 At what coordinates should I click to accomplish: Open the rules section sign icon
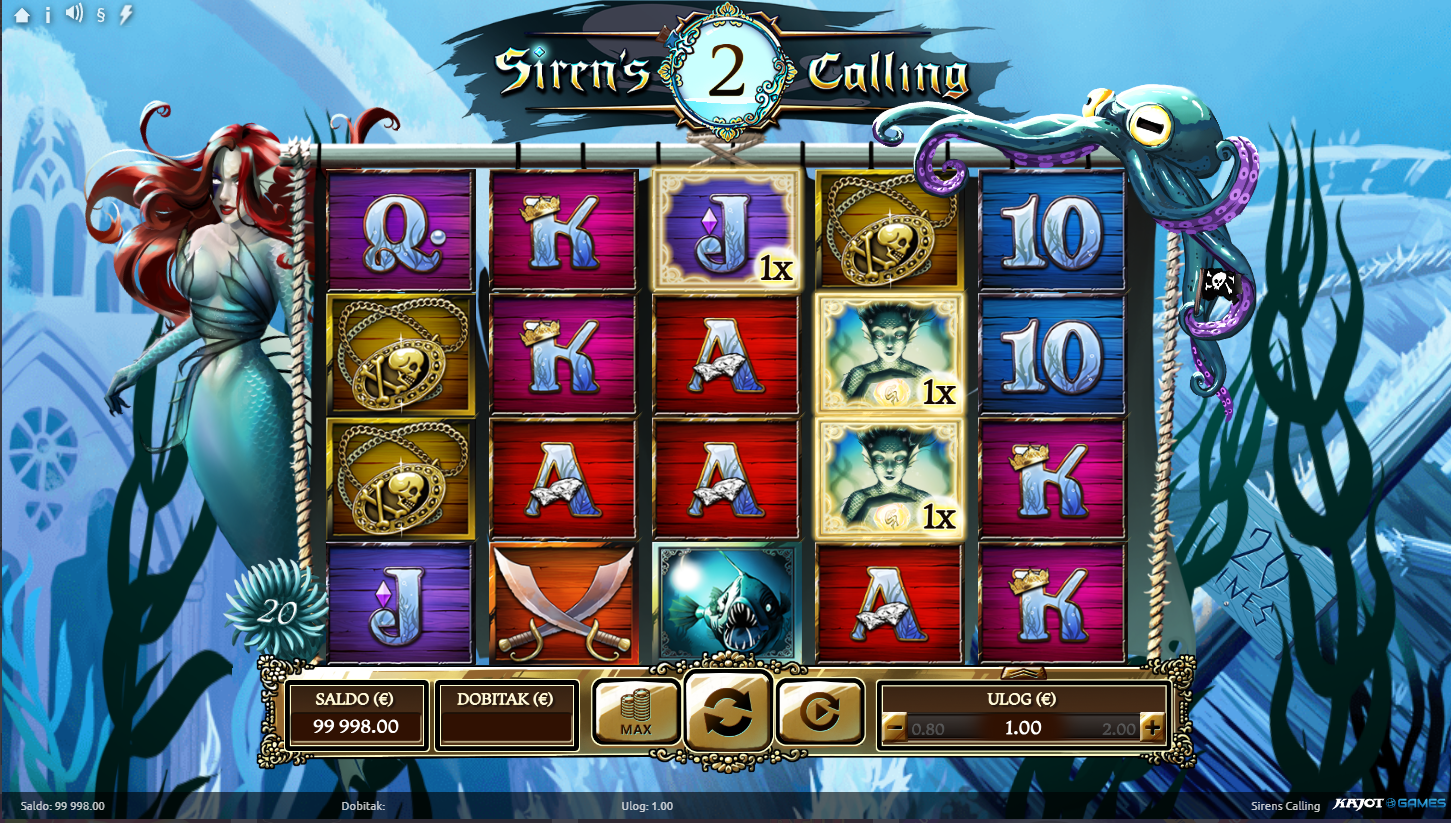[101, 15]
